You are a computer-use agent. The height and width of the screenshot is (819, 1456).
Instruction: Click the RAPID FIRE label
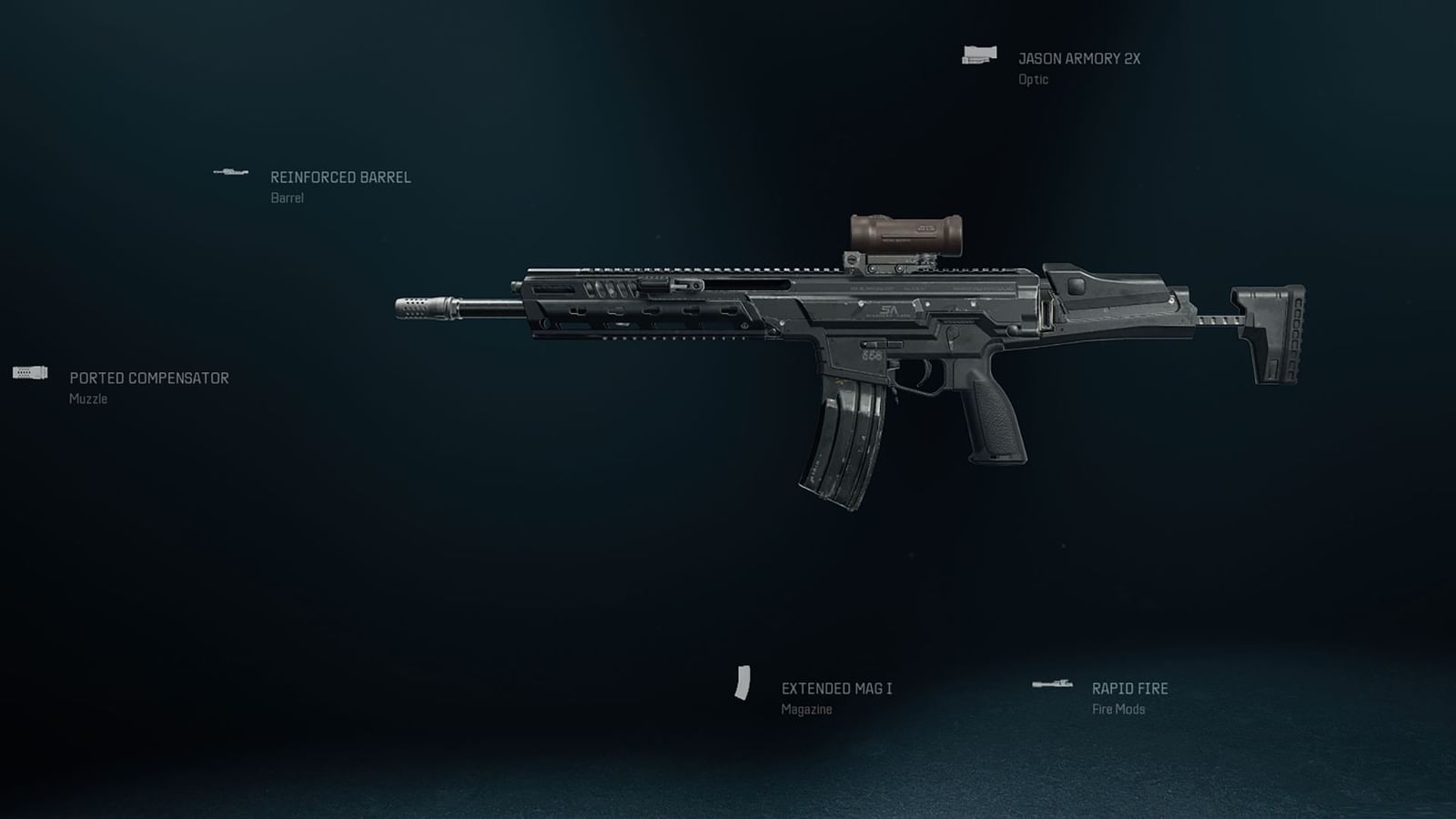point(1129,688)
